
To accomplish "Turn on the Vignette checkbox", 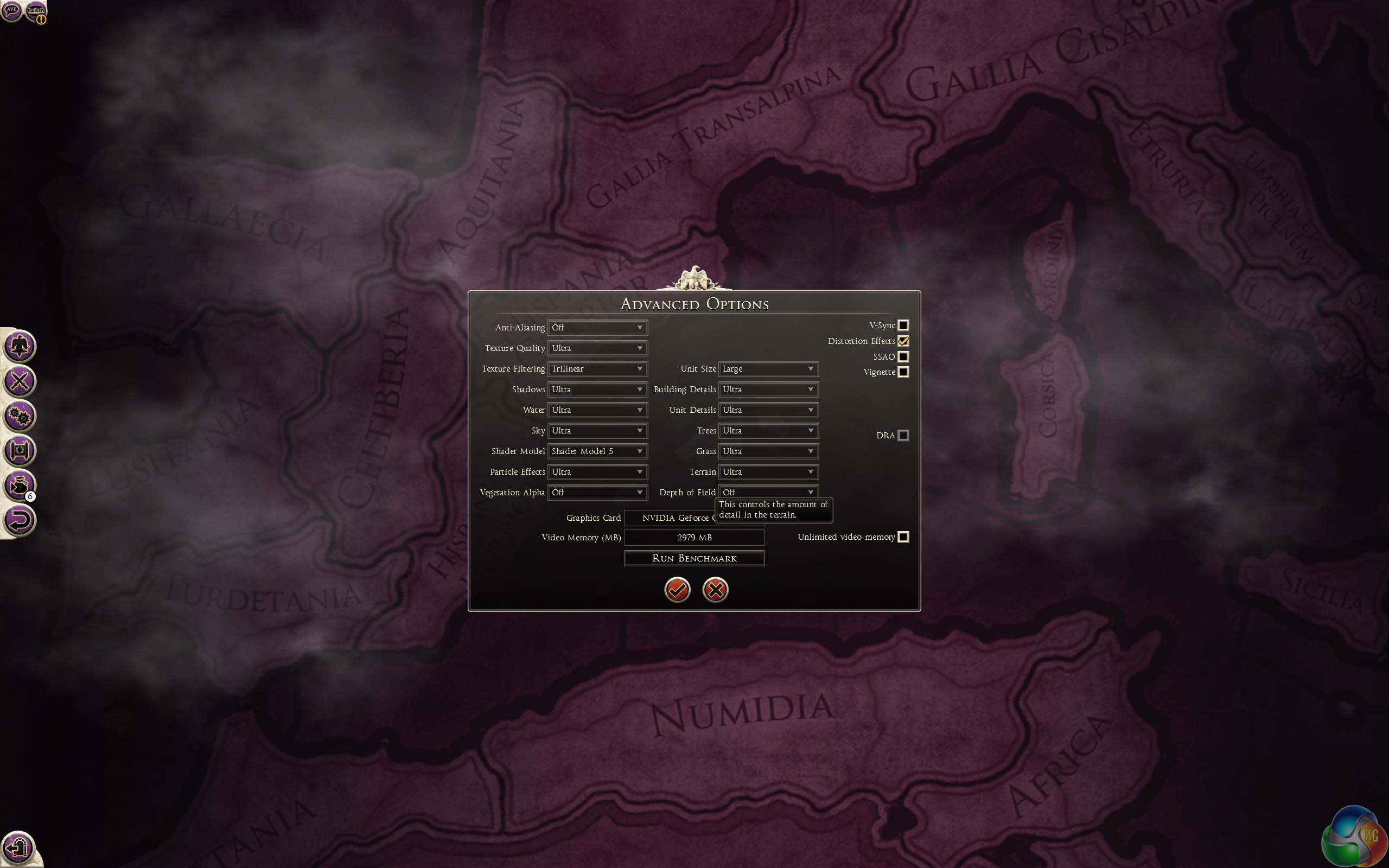I will pos(903,372).
